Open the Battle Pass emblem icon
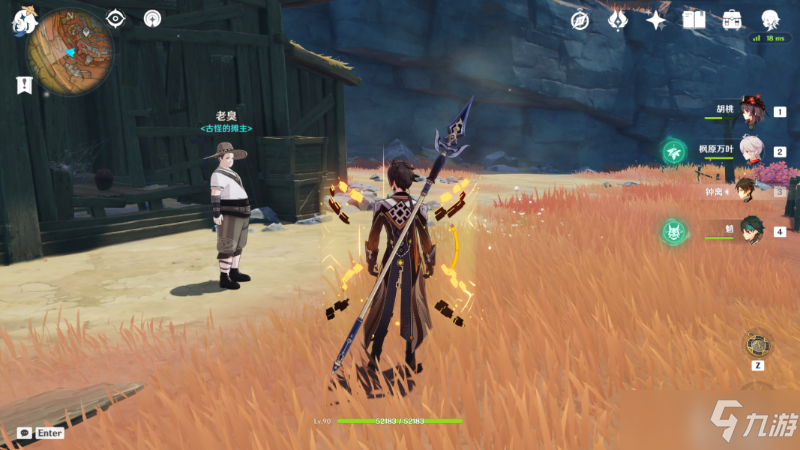This screenshot has width=800, height=450. point(618,20)
